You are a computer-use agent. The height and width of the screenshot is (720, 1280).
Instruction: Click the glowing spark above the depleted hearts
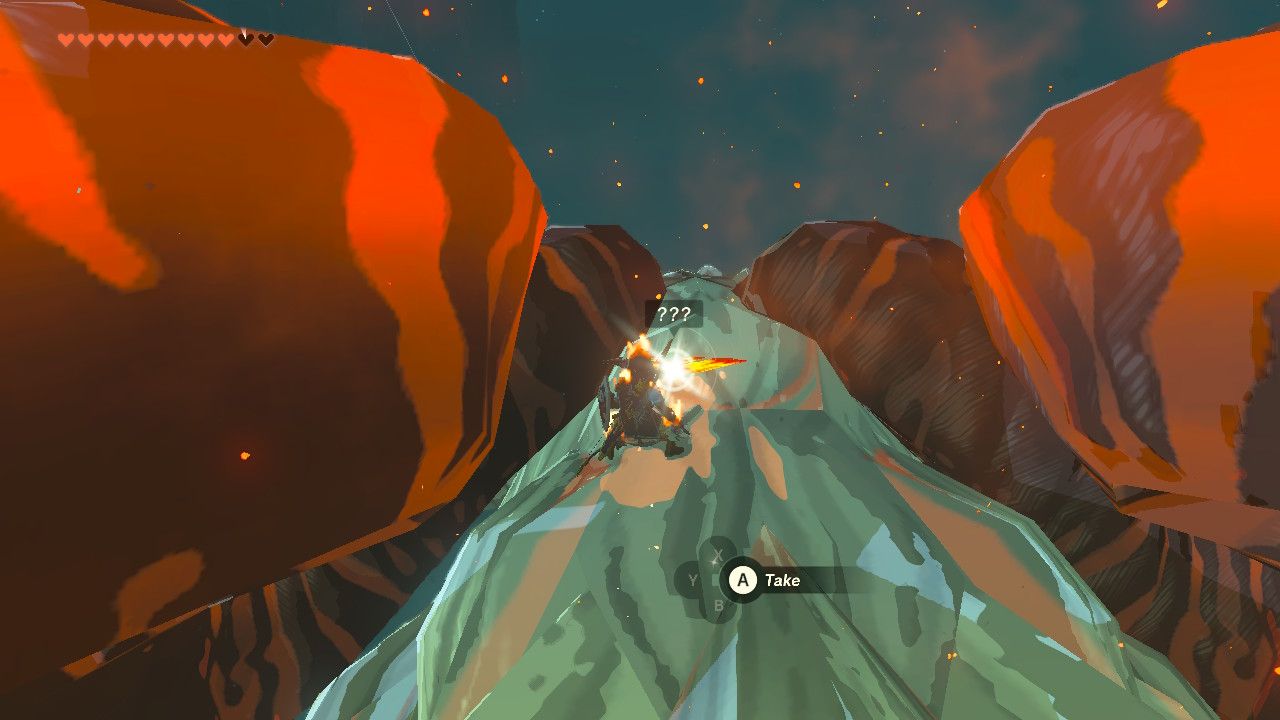pos(245,30)
